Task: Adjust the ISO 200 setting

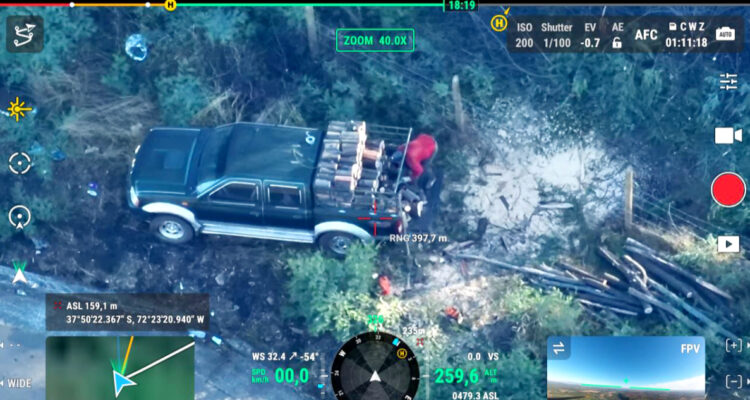Action: coord(524,35)
